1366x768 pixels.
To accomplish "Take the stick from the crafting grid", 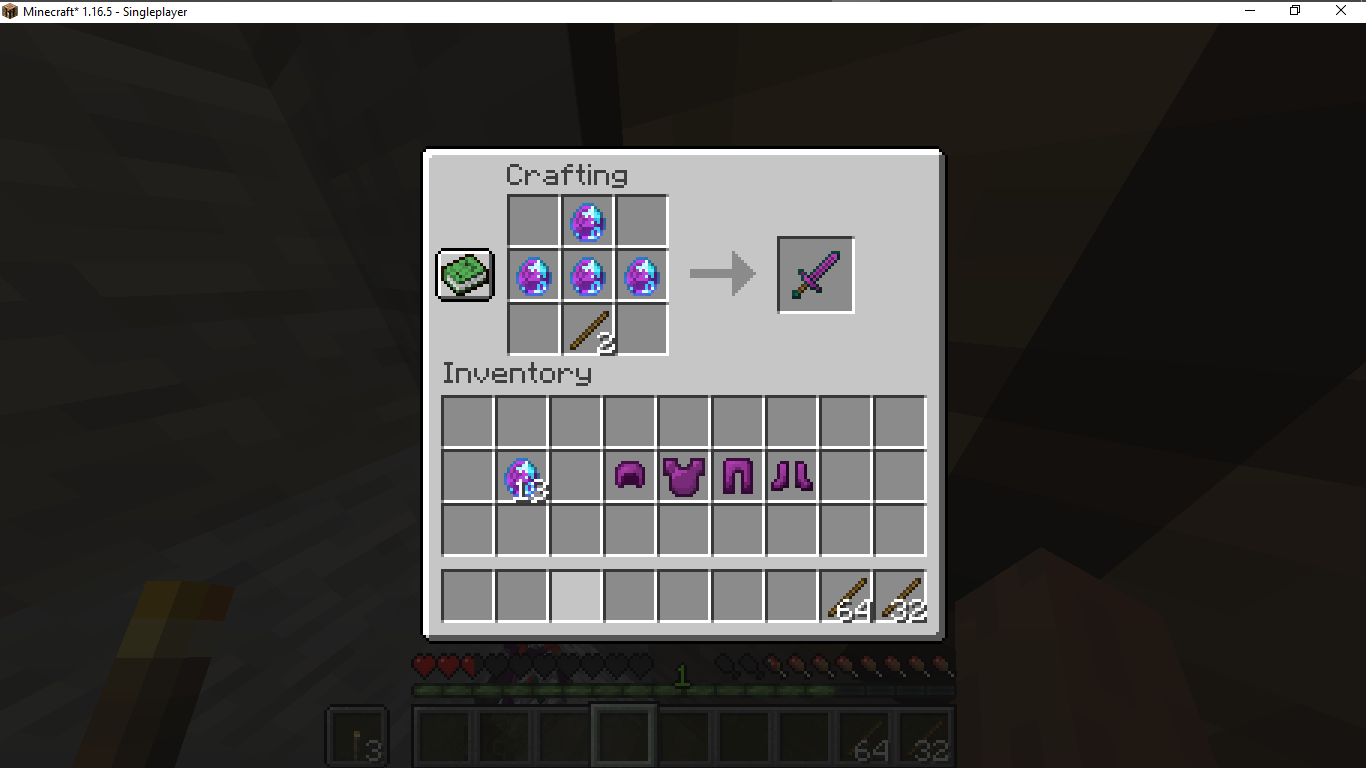I will tap(587, 329).
